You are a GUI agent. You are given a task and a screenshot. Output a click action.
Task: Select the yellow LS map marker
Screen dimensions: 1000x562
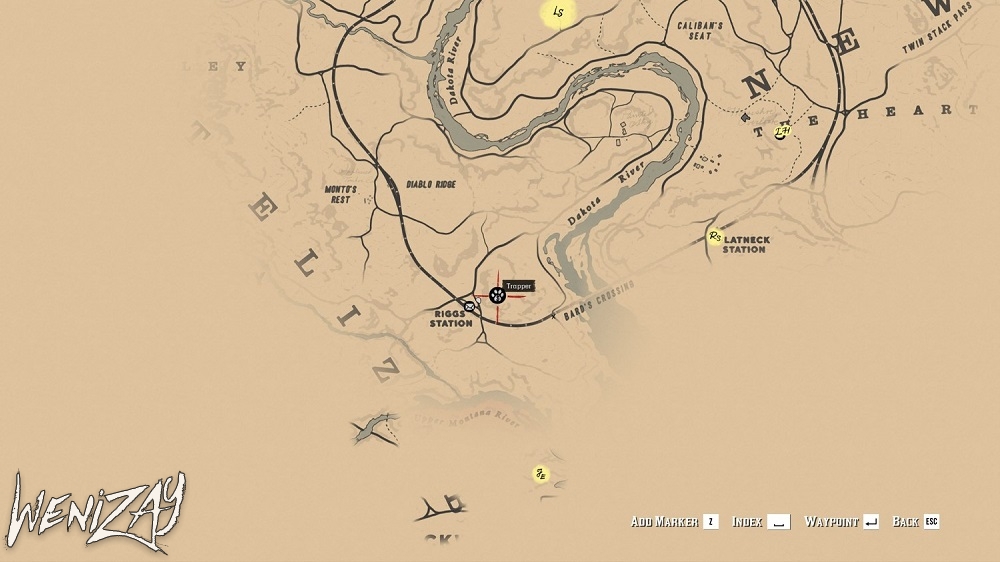point(558,13)
